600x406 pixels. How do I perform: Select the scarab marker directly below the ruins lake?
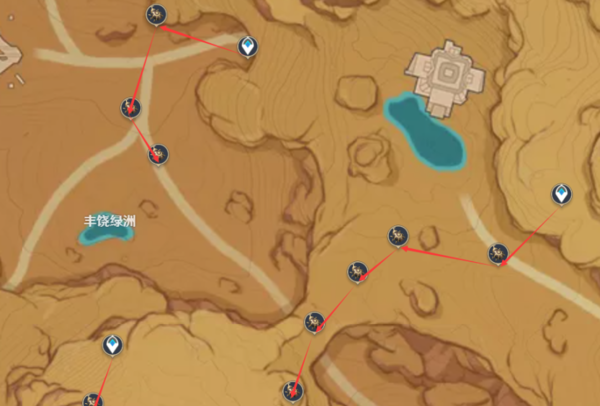pos(398,236)
